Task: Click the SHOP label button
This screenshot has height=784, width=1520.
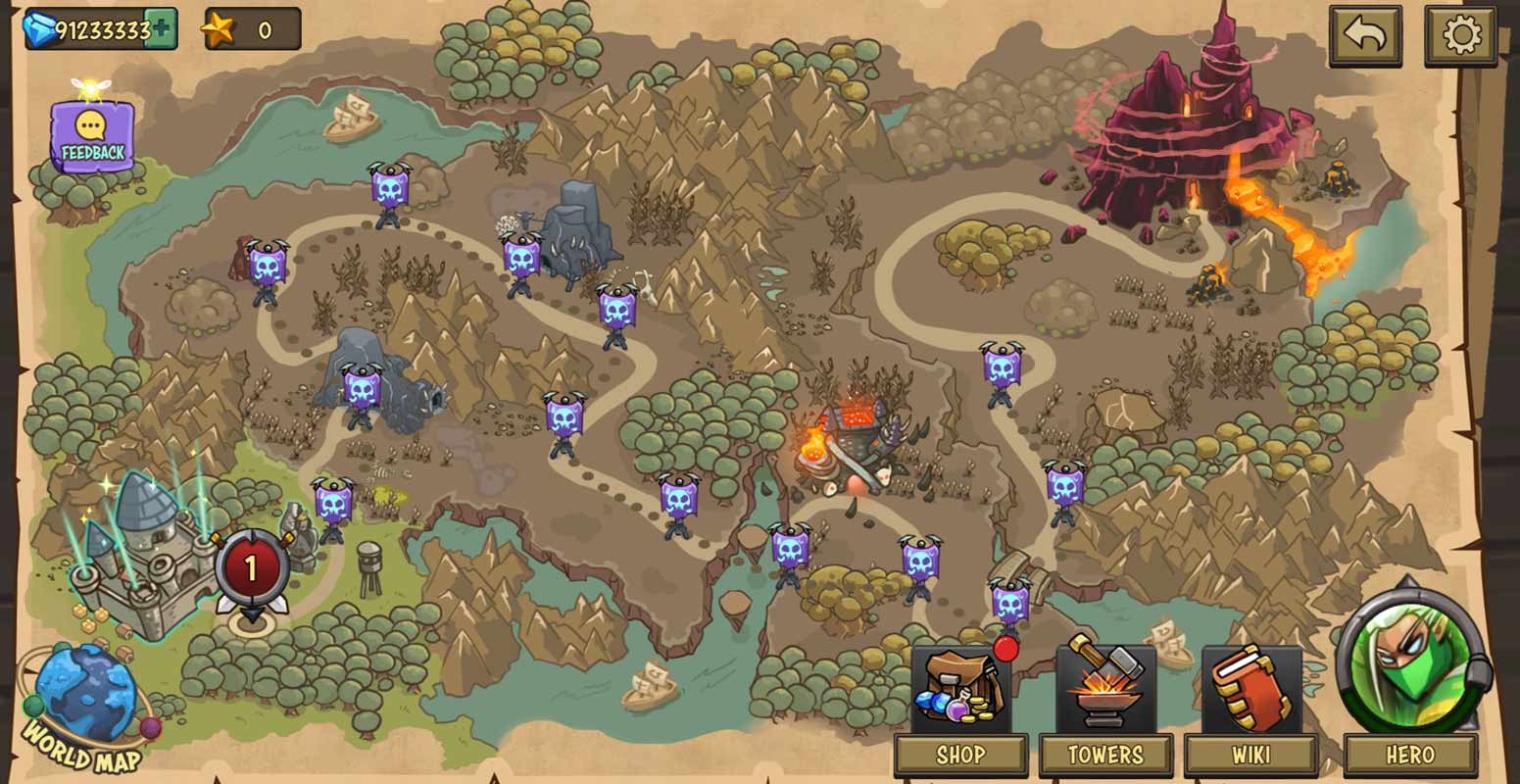Action: [961, 755]
